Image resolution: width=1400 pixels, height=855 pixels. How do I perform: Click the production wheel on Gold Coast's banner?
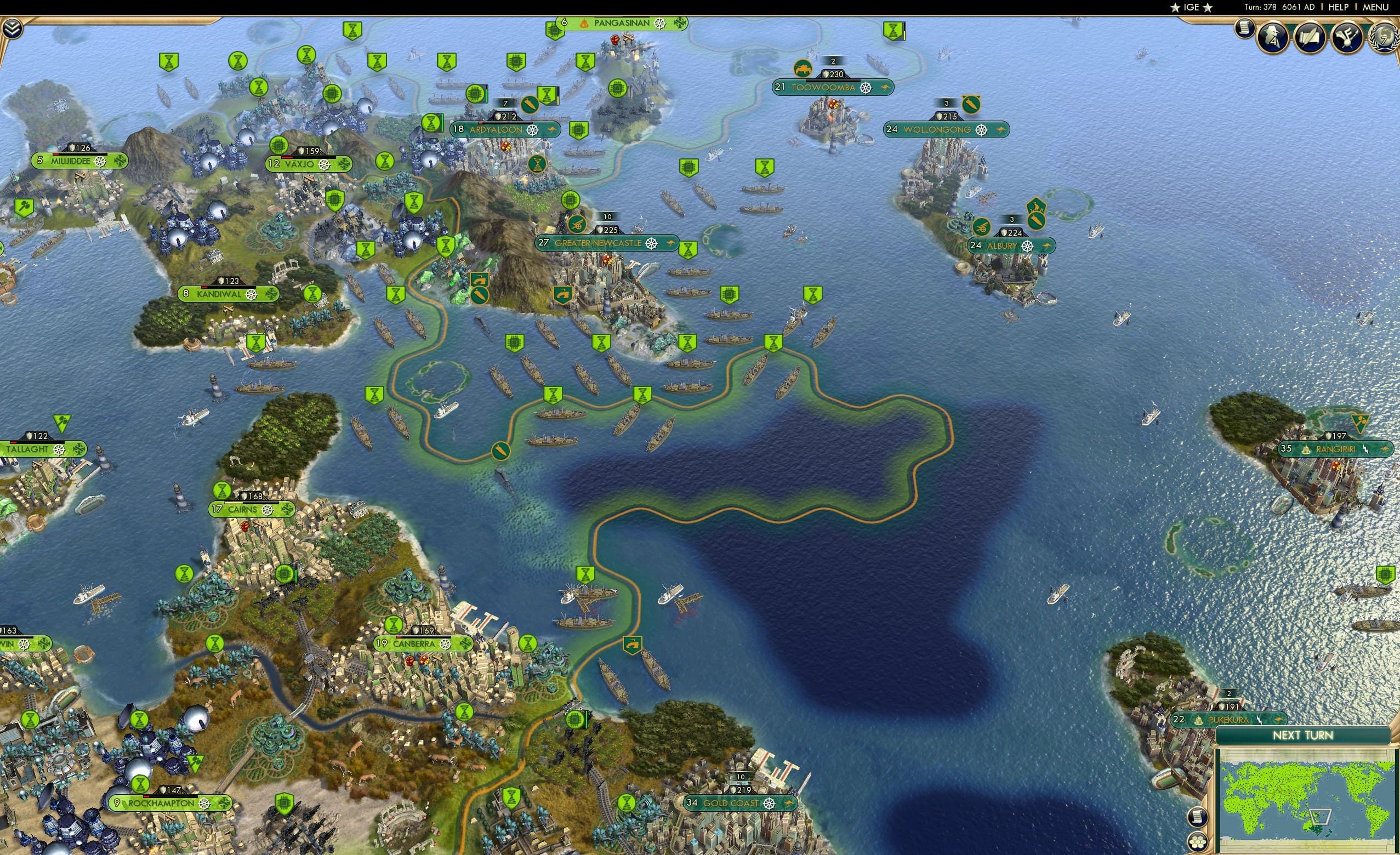coord(770,805)
